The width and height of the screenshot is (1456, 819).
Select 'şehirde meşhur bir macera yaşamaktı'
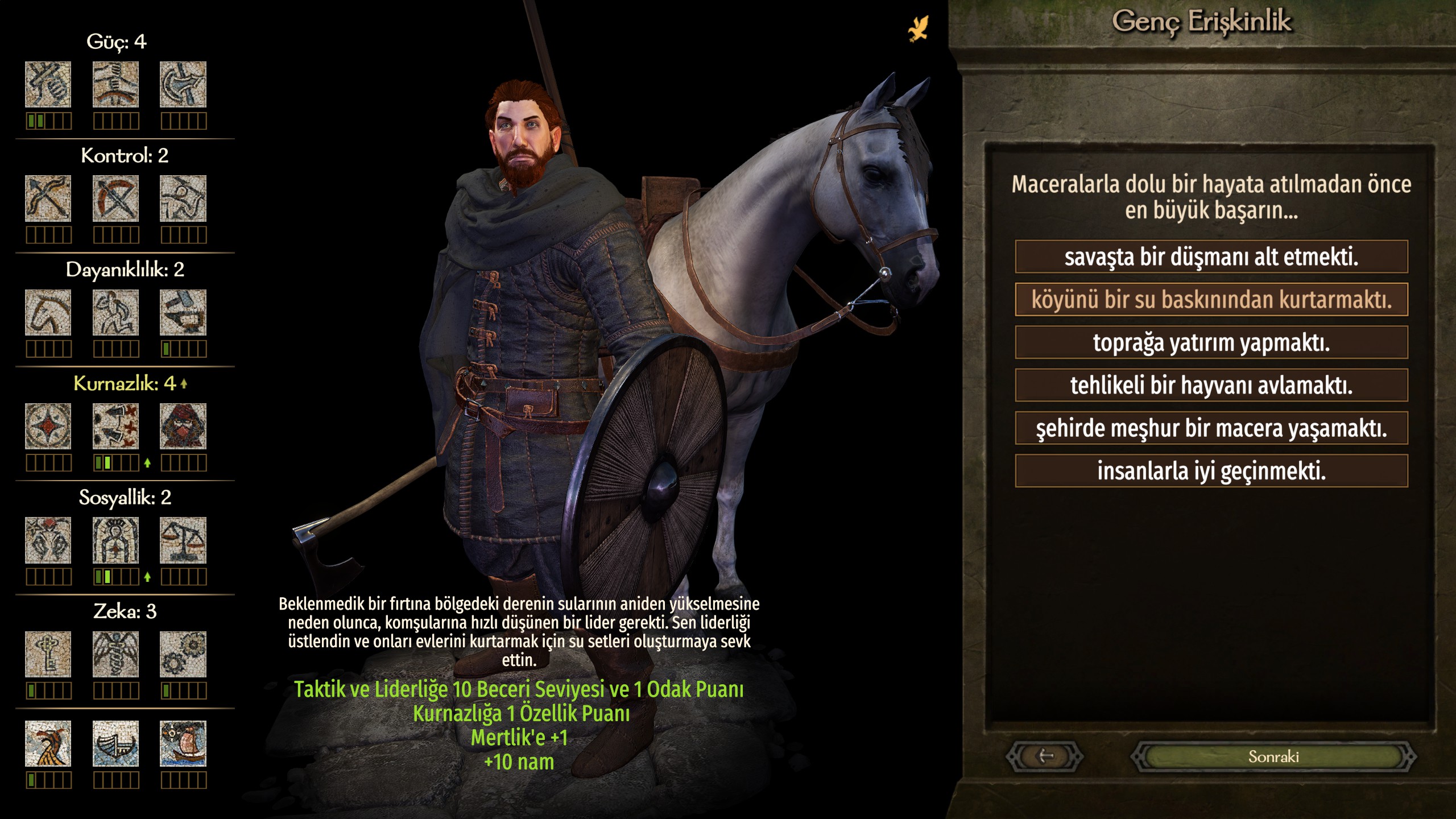[x=1211, y=428]
